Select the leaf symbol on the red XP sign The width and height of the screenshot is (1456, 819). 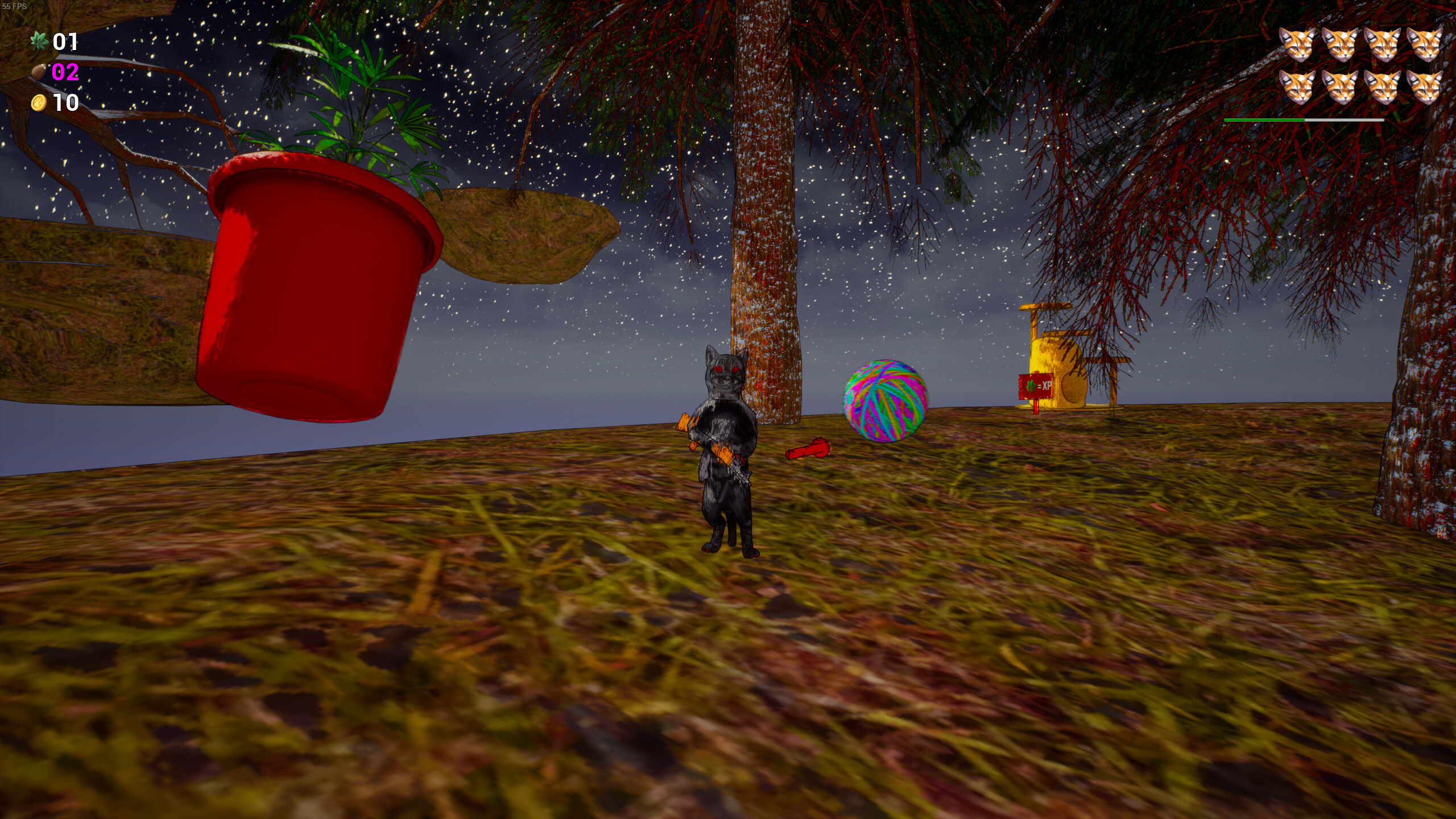click(1031, 386)
